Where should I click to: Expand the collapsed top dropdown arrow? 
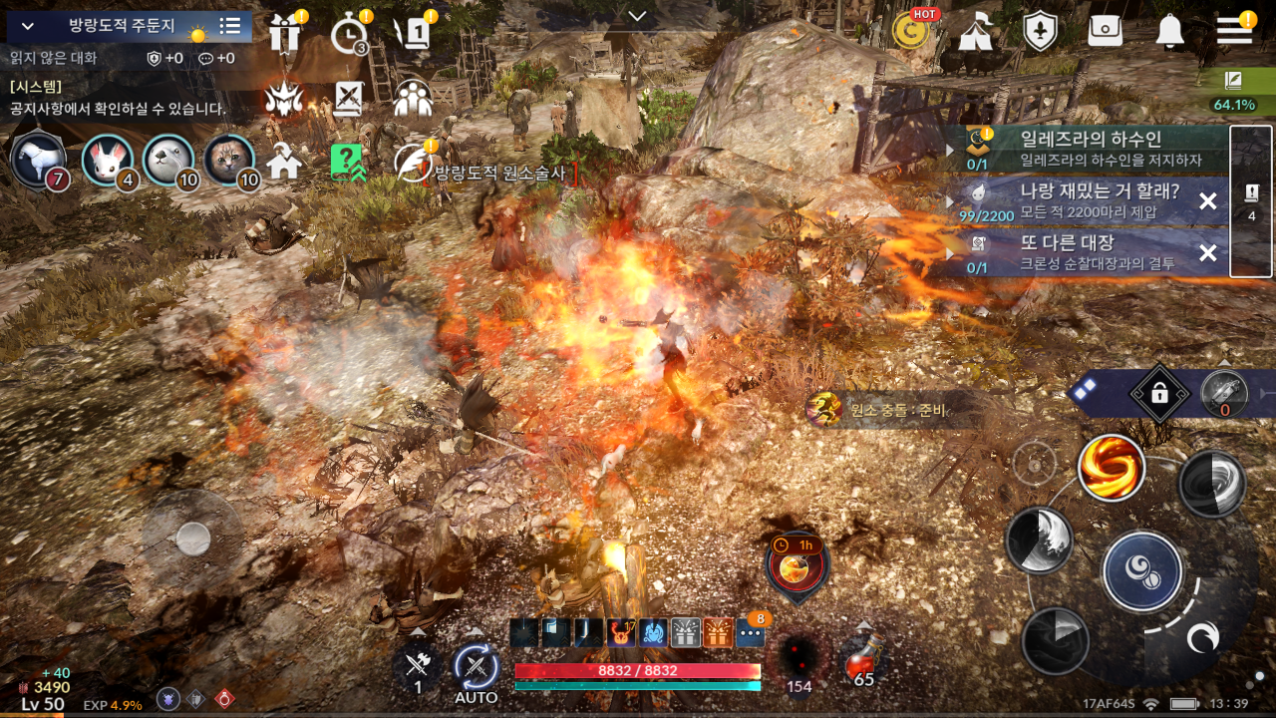(x=637, y=15)
